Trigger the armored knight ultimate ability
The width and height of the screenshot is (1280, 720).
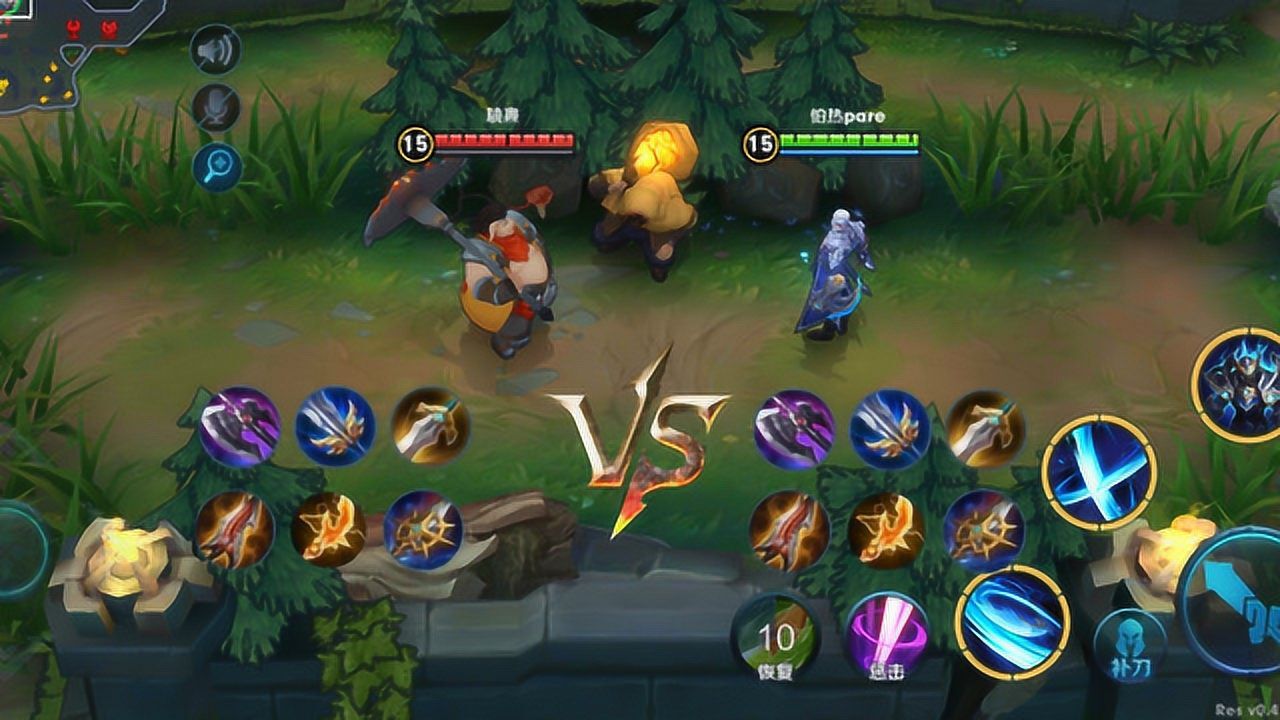point(1240,384)
